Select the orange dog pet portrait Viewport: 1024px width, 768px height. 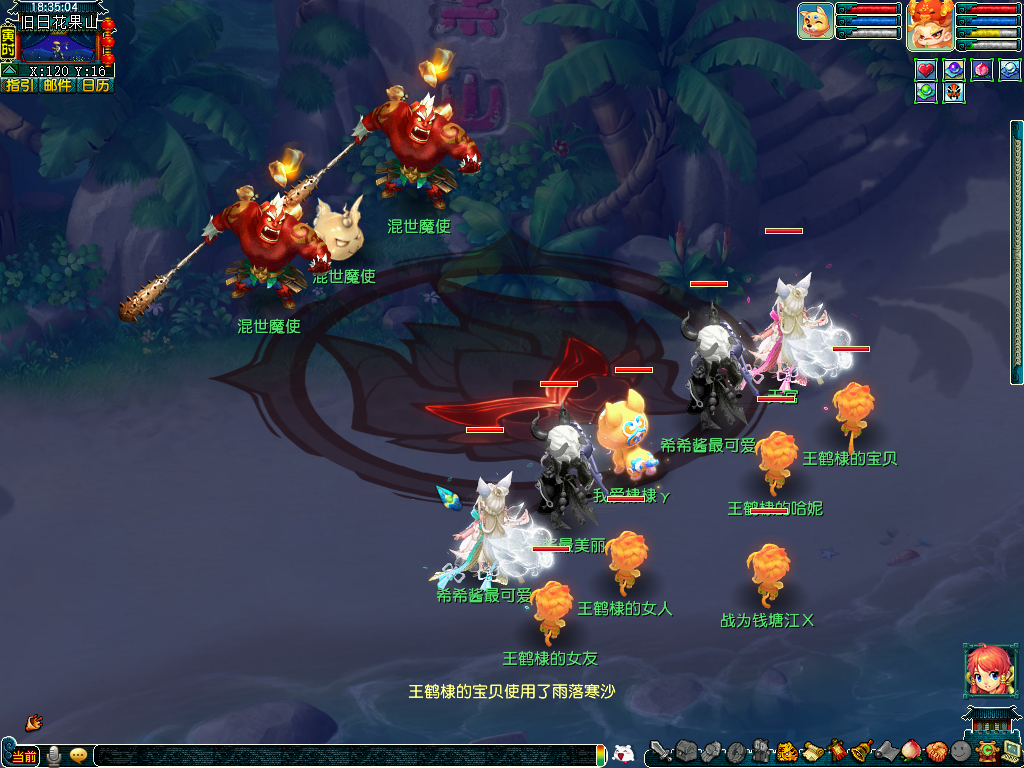coord(816,21)
